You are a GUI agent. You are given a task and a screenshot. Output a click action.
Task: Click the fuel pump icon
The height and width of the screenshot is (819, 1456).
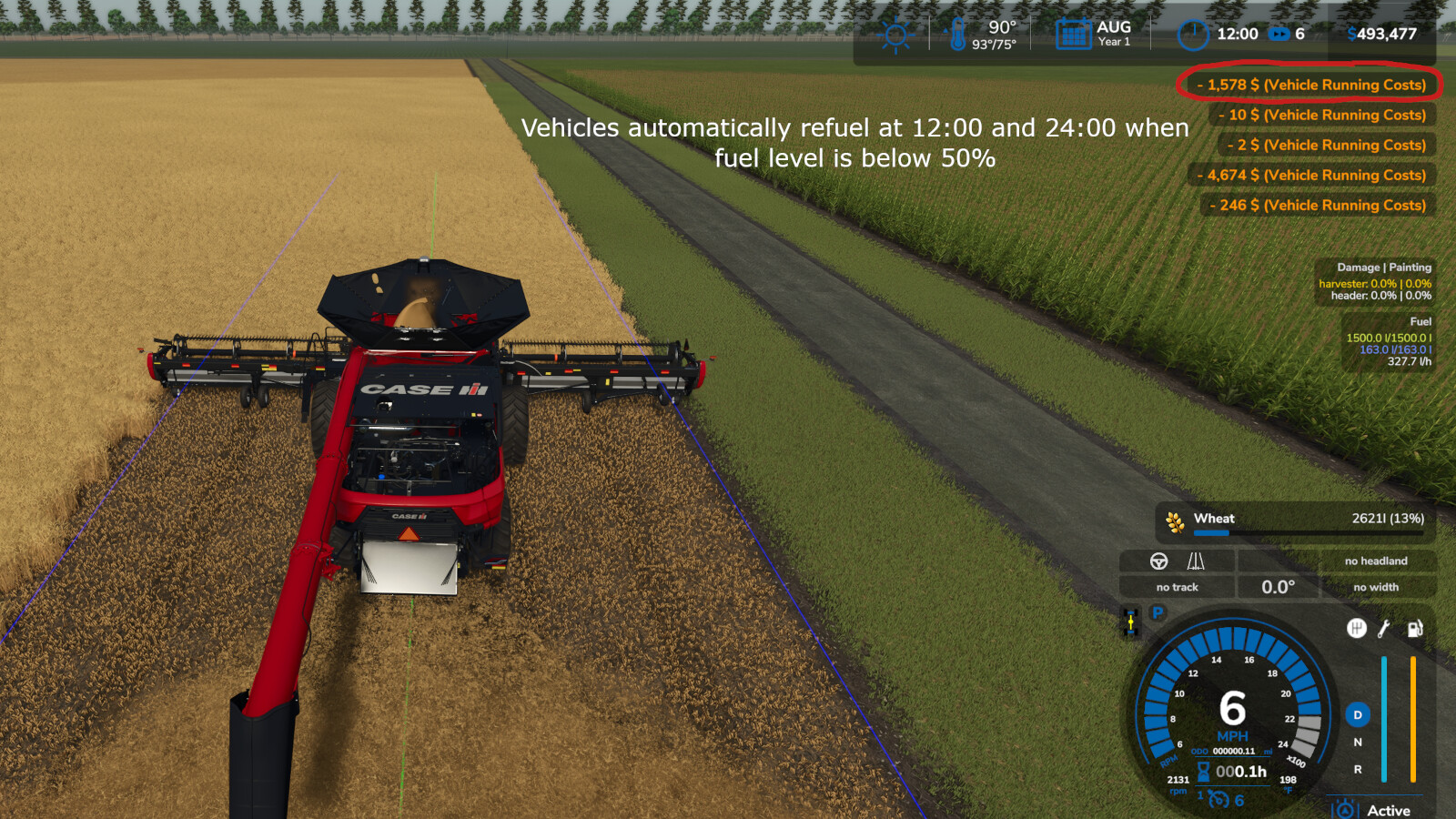pyautogui.click(x=1413, y=629)
